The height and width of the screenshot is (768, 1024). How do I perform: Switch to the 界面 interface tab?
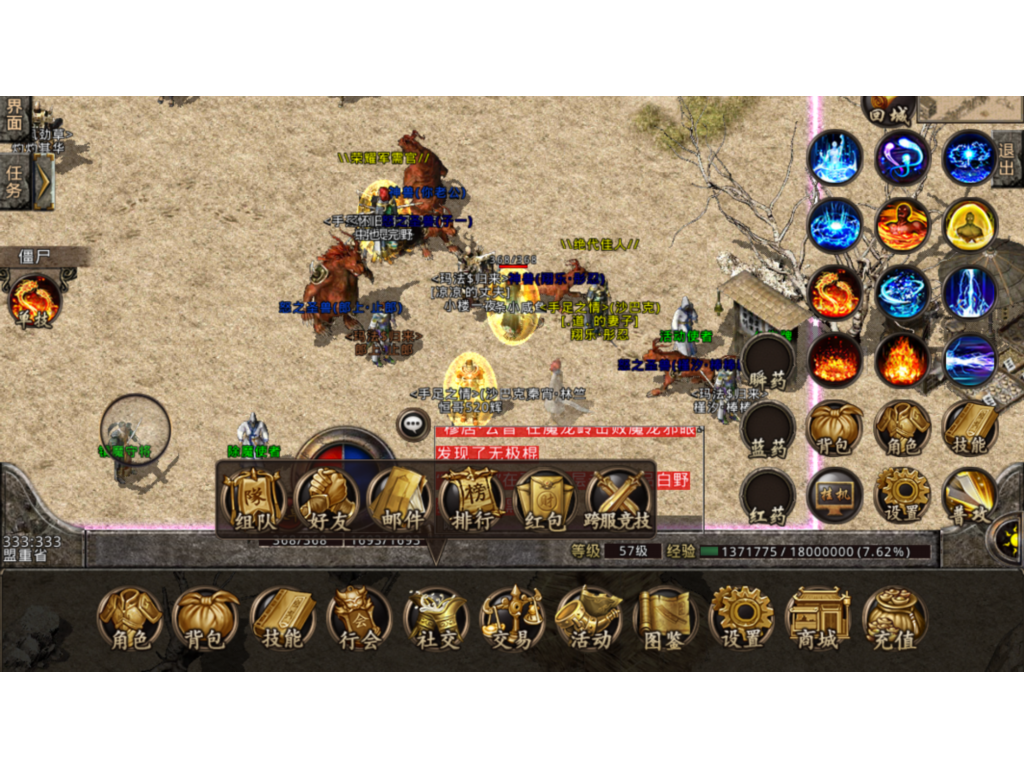pos(14,117)
